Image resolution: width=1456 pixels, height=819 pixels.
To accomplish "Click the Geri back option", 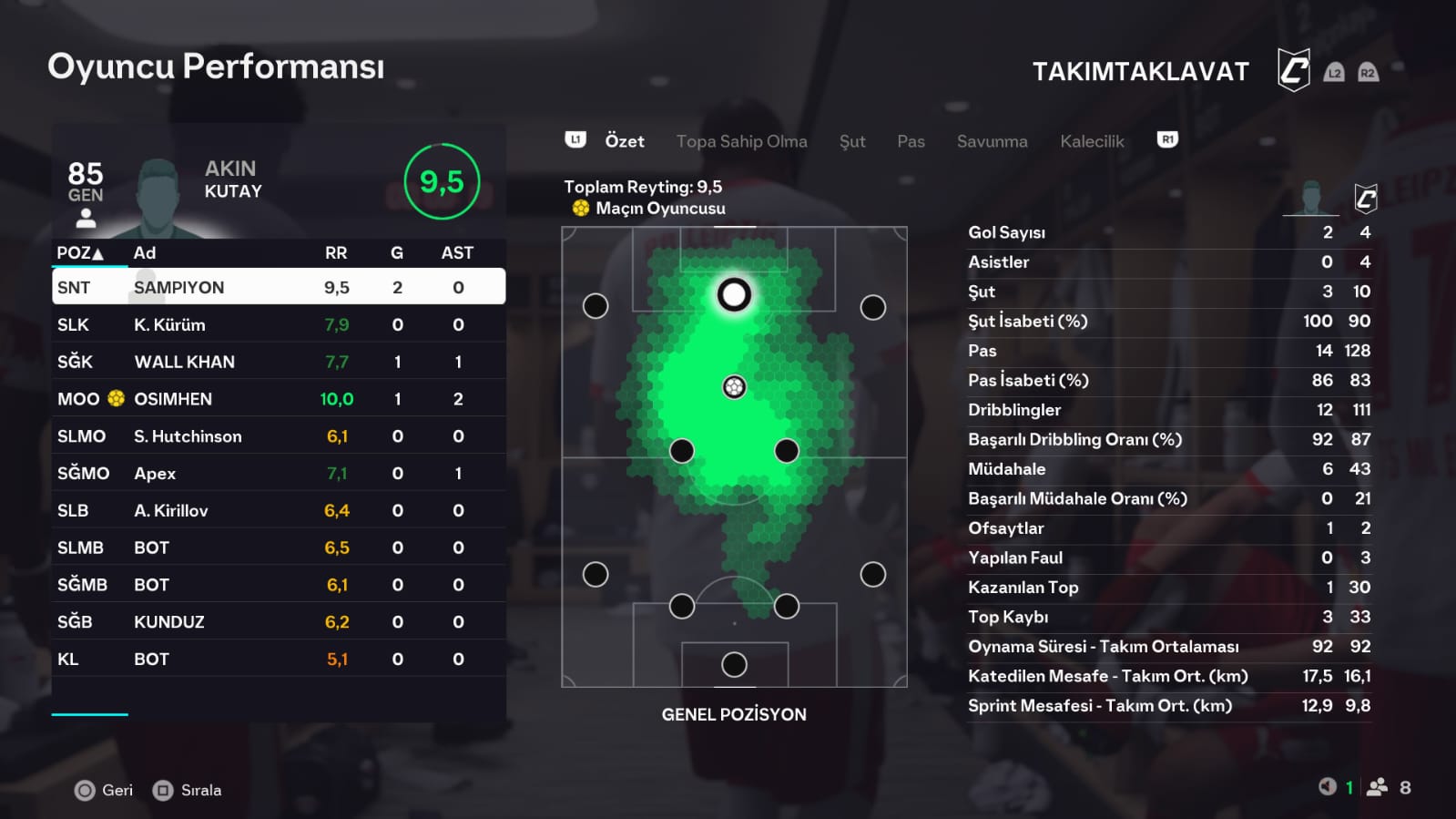I will (105, 790).
